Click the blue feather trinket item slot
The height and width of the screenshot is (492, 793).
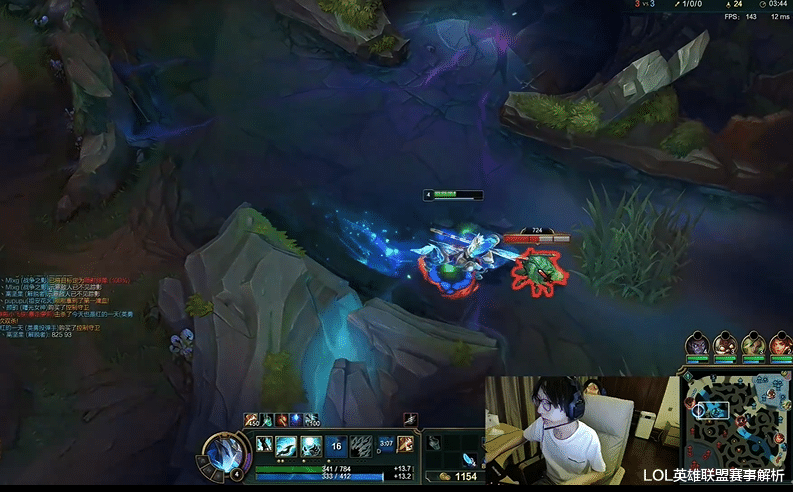click(468, 460)
